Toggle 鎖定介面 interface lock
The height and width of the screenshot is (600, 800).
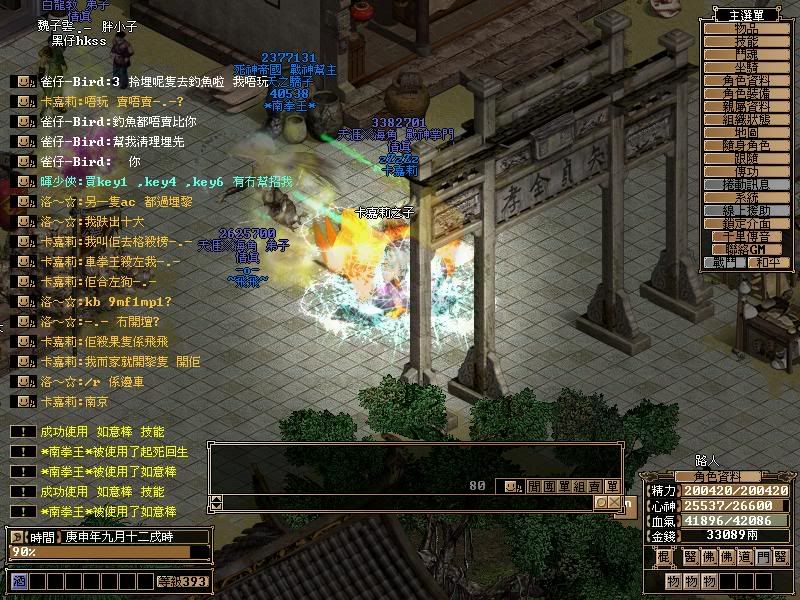[746, 224]
